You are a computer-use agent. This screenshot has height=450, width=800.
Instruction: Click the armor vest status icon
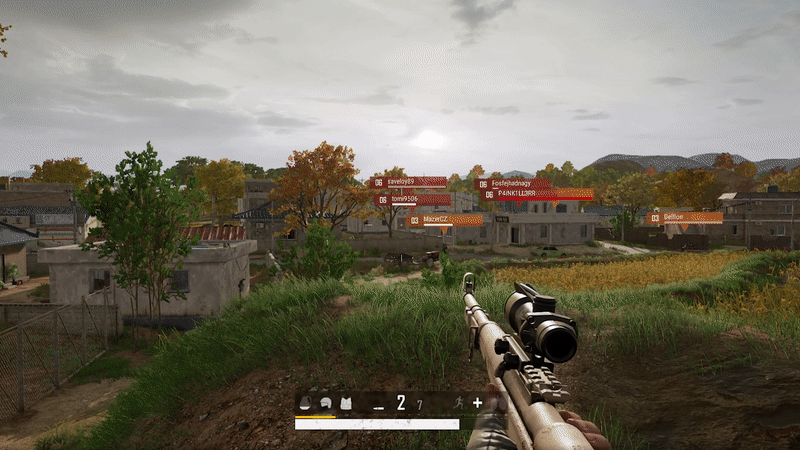click(x=346, y=403)
